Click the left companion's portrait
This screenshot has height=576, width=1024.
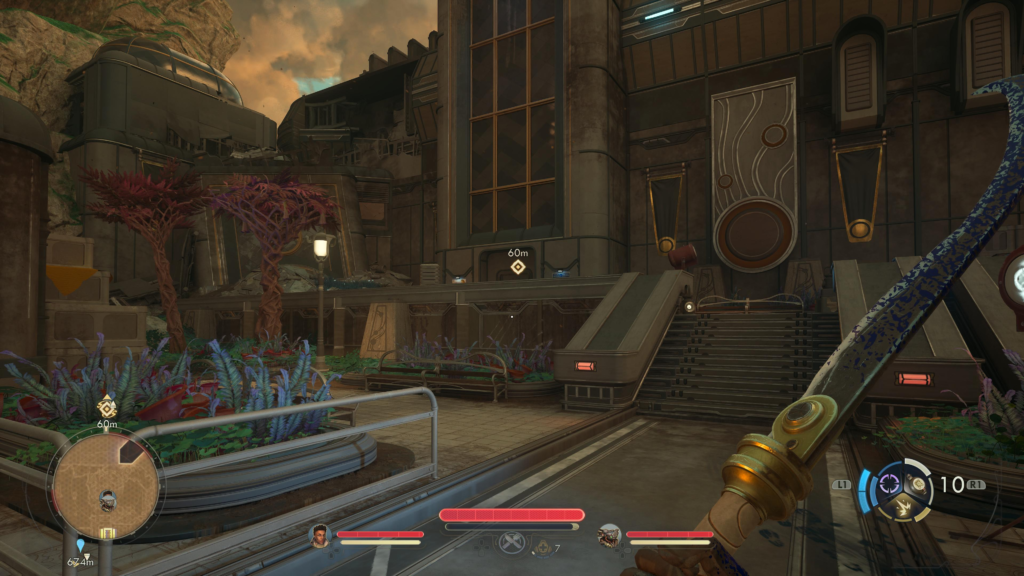coord(320,536)
